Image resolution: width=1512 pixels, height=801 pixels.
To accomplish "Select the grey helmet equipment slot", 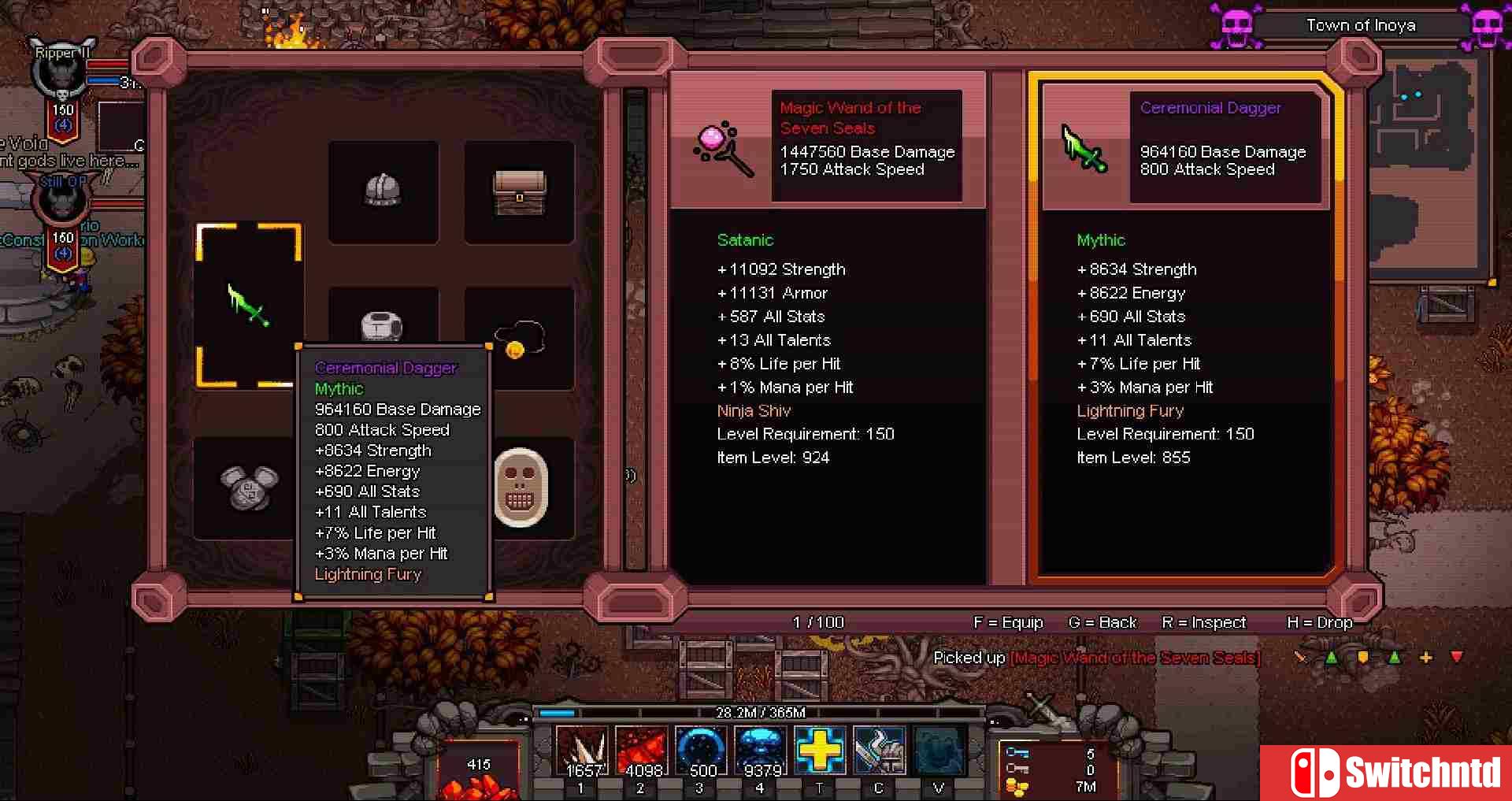I will (x=383, y=191).
